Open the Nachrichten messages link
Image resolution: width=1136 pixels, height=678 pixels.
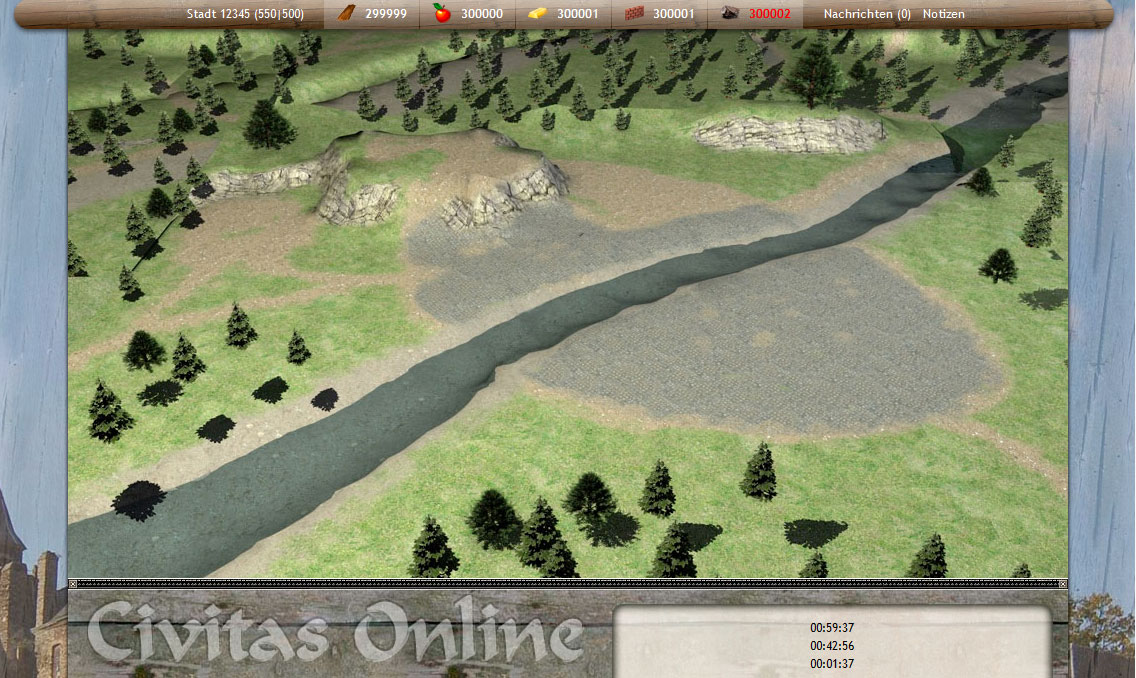[866, 14]
